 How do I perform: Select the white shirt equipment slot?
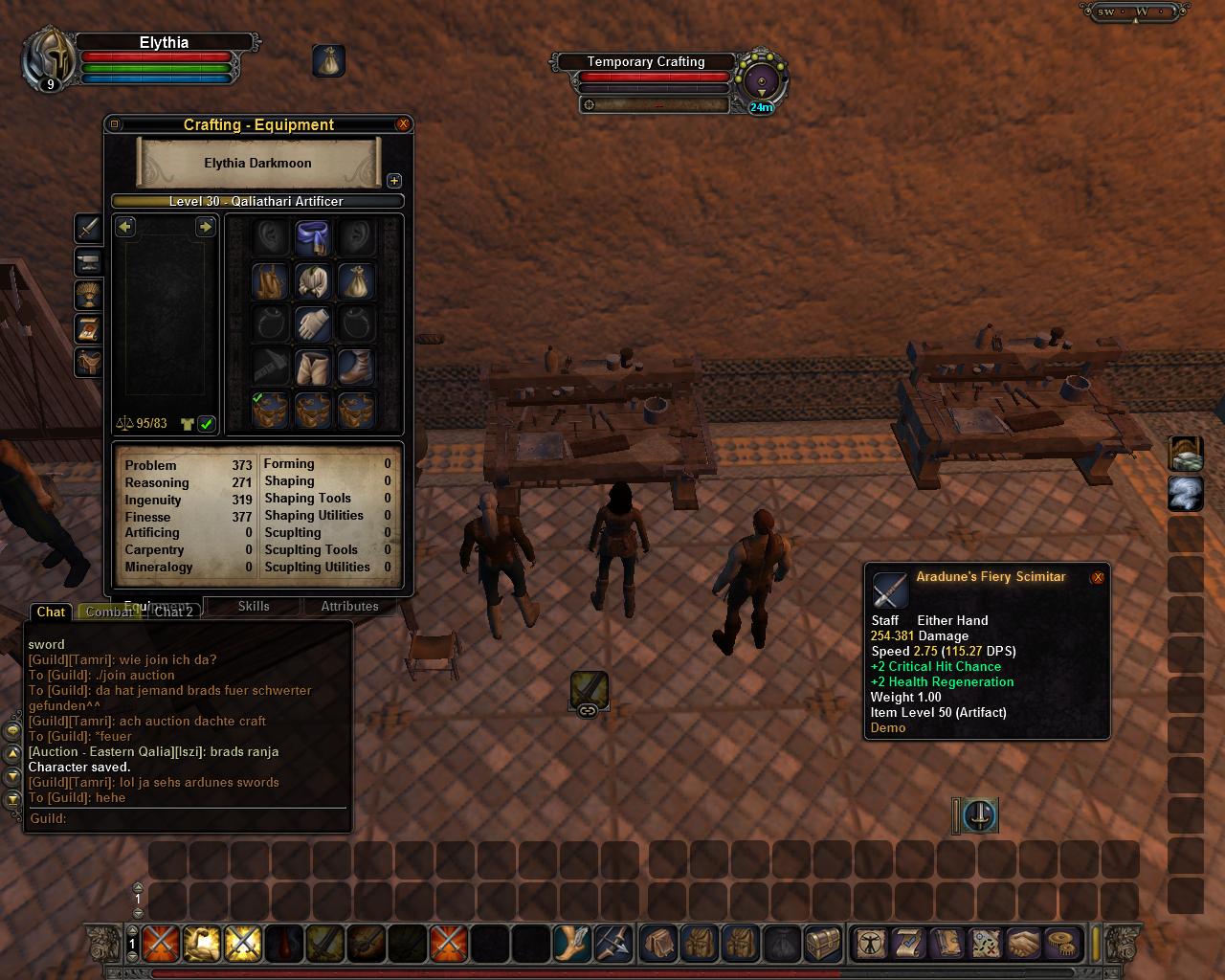pyautogui.click(x=313, y=281)
